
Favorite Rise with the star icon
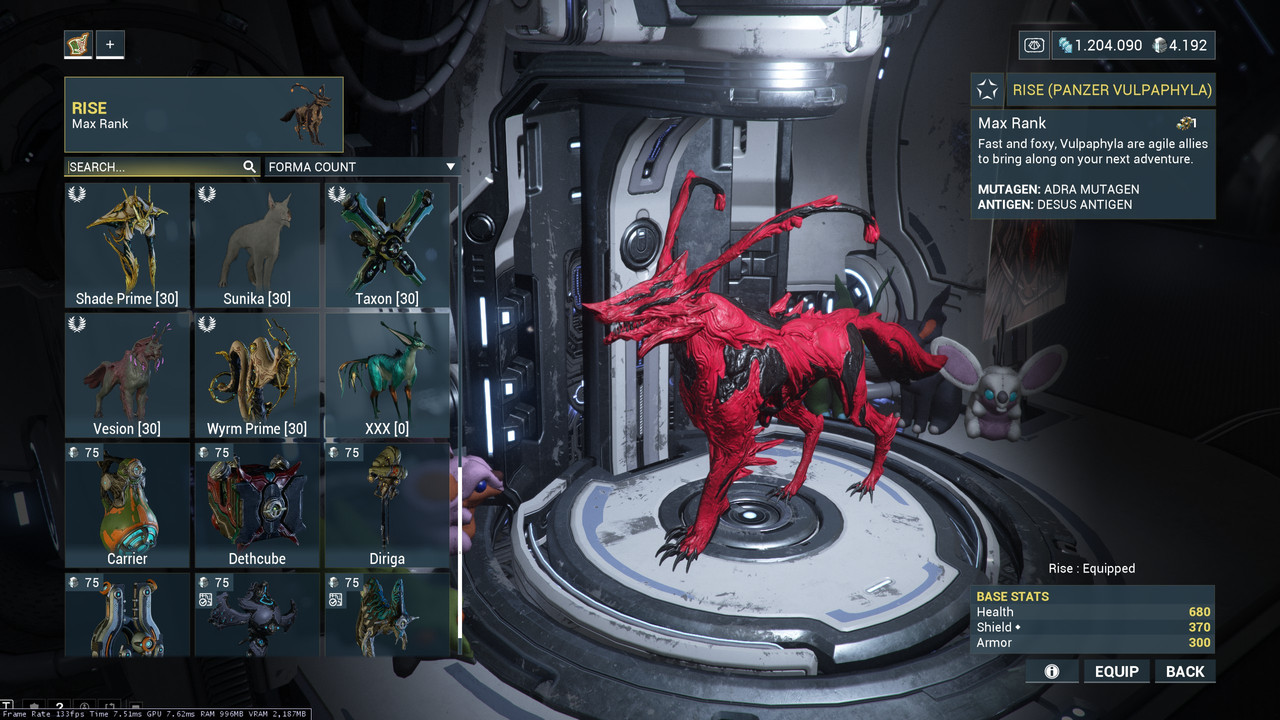pyautogui.click(x=987, y=90)
